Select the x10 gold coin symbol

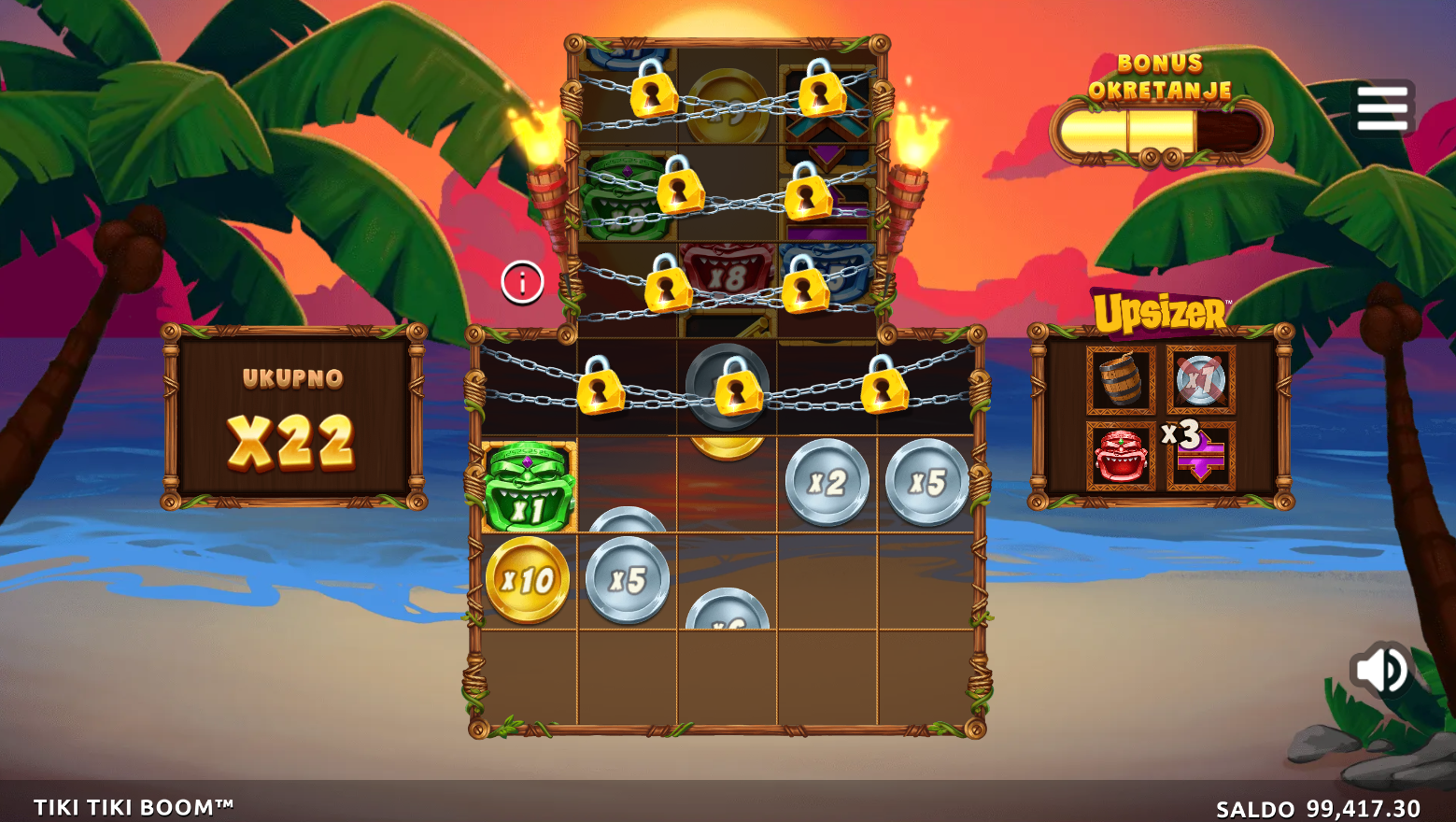[526, 579]
